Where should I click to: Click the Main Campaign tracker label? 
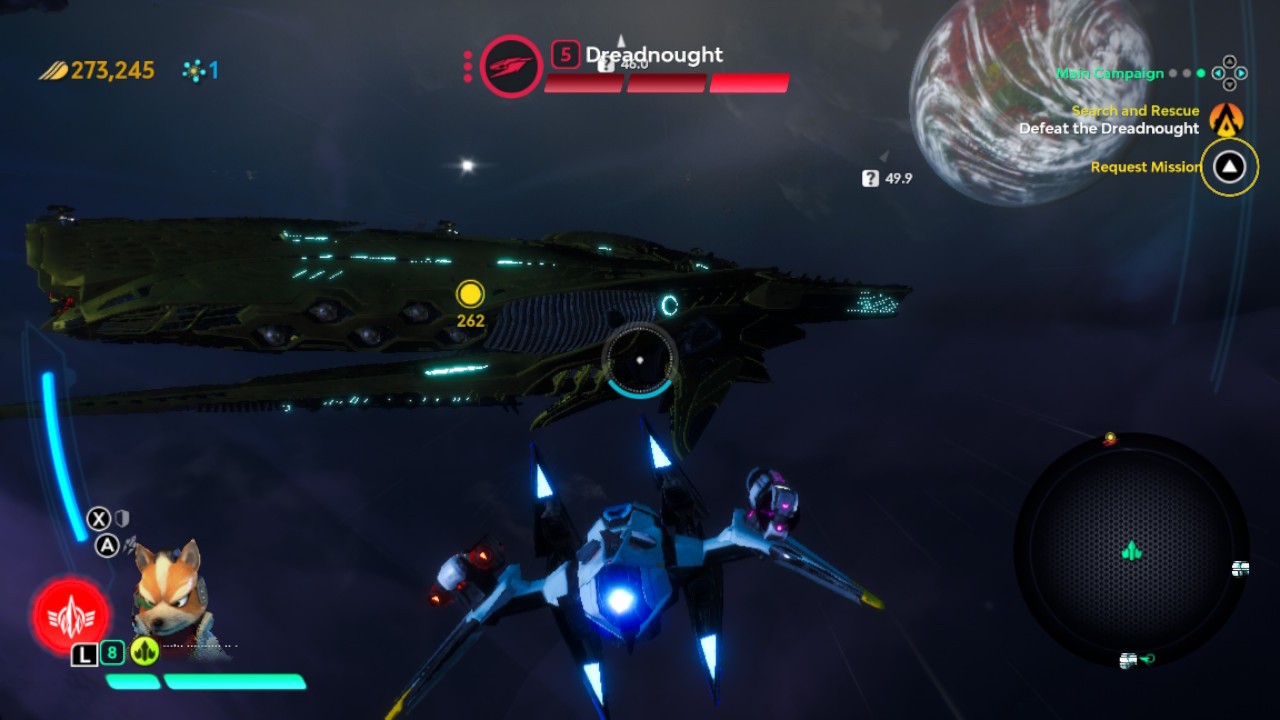coord(1110,74)
